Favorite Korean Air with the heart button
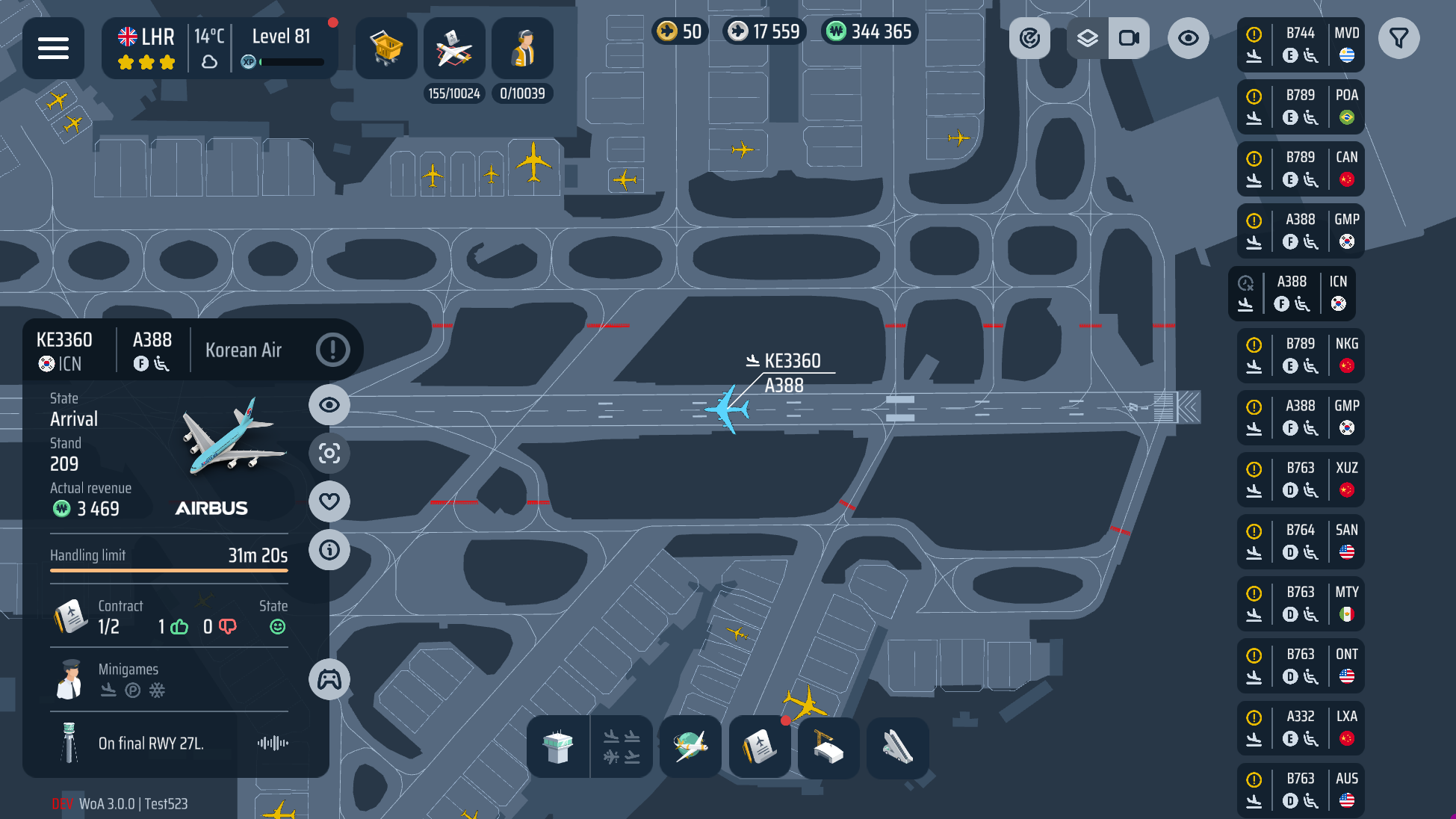 pos(329,502)
